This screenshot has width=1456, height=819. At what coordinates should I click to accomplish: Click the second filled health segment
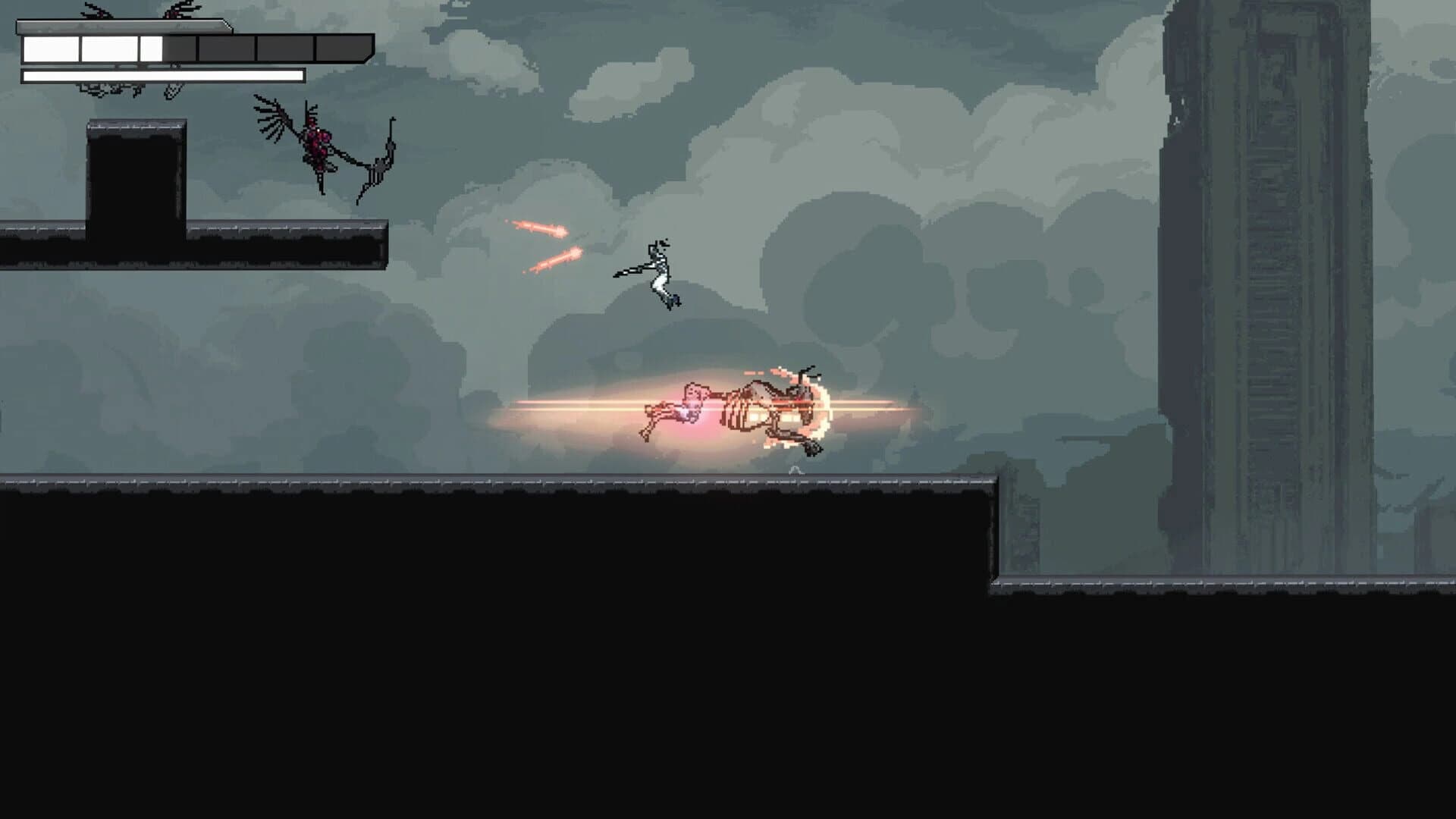coord(110,48)
